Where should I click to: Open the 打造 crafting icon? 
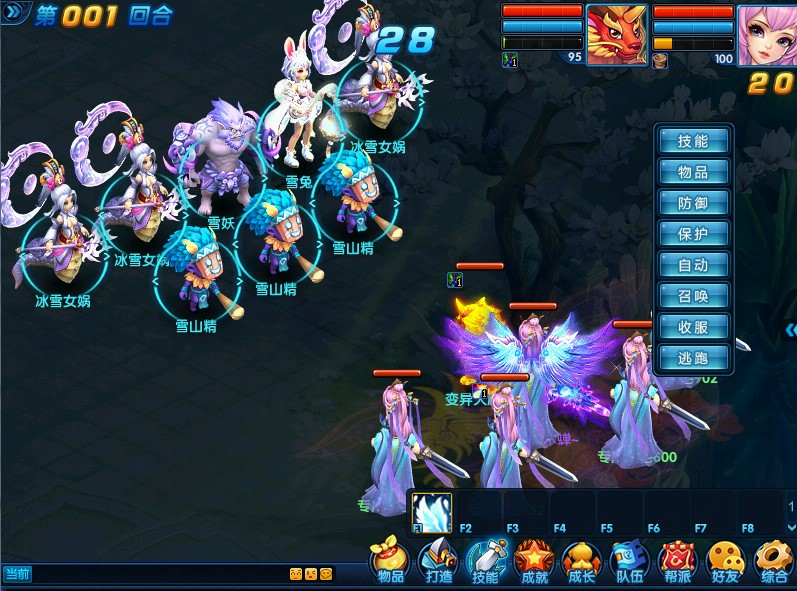[438, 562]
